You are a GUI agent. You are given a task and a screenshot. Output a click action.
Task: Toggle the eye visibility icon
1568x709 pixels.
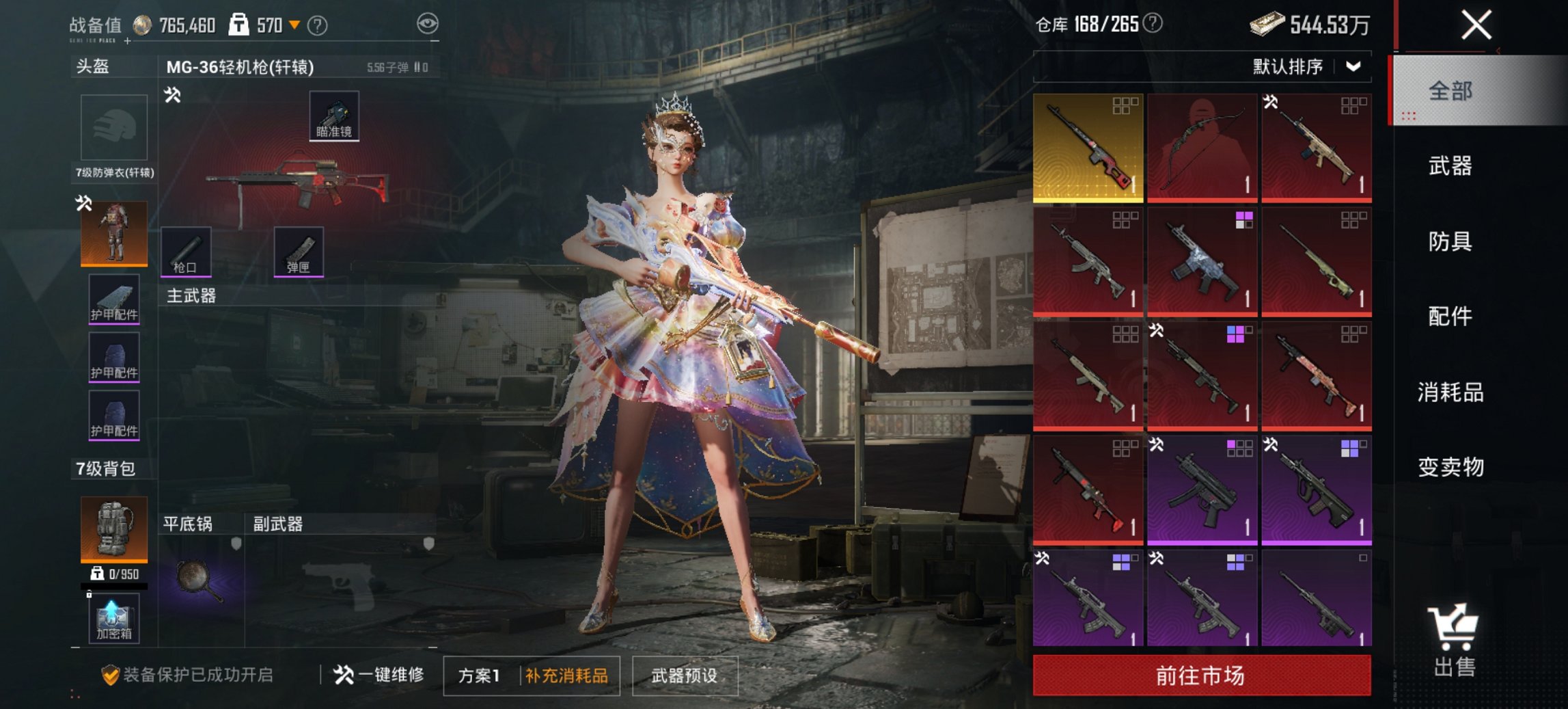coord(428,25)
